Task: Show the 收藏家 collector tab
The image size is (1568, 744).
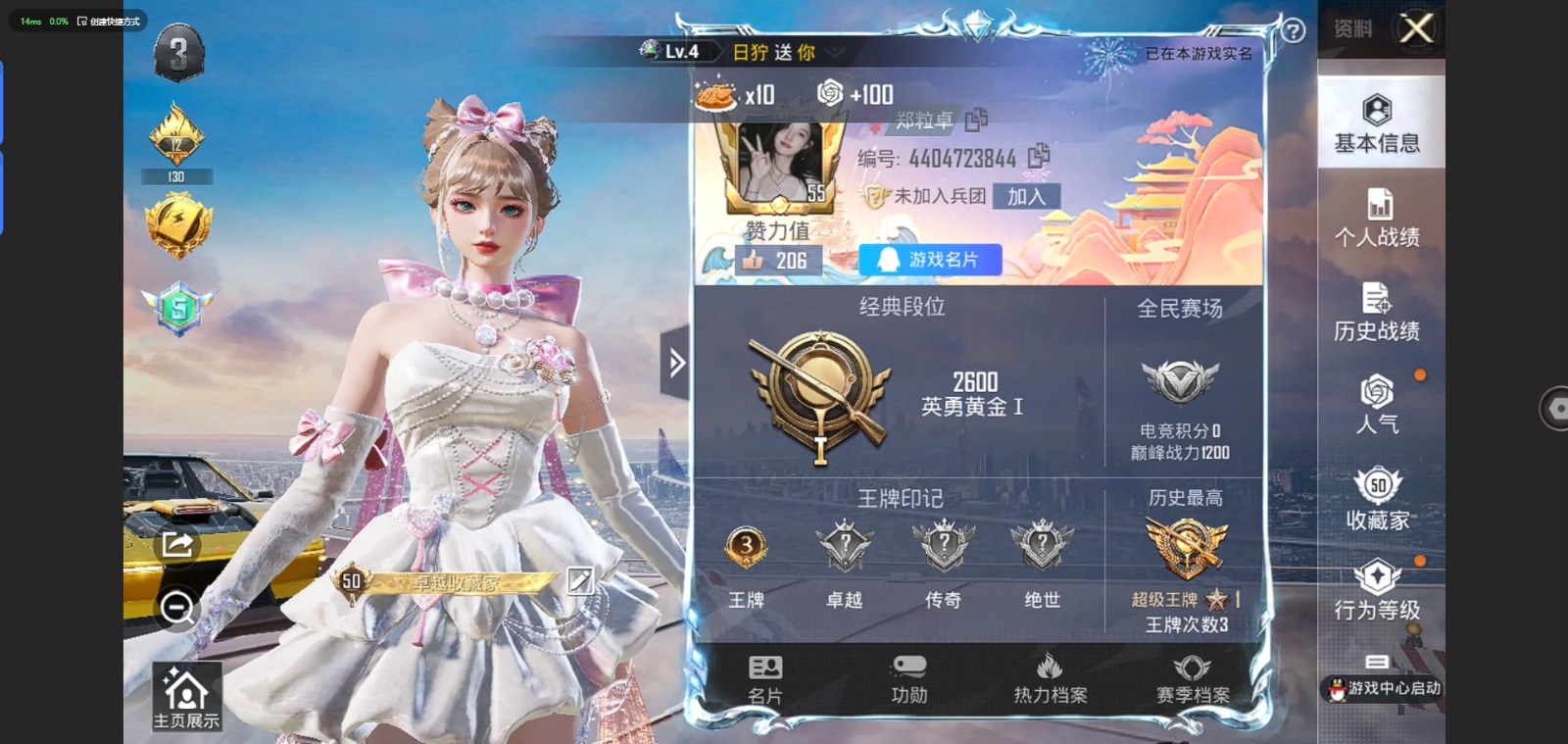Action: pos(1377,499)
